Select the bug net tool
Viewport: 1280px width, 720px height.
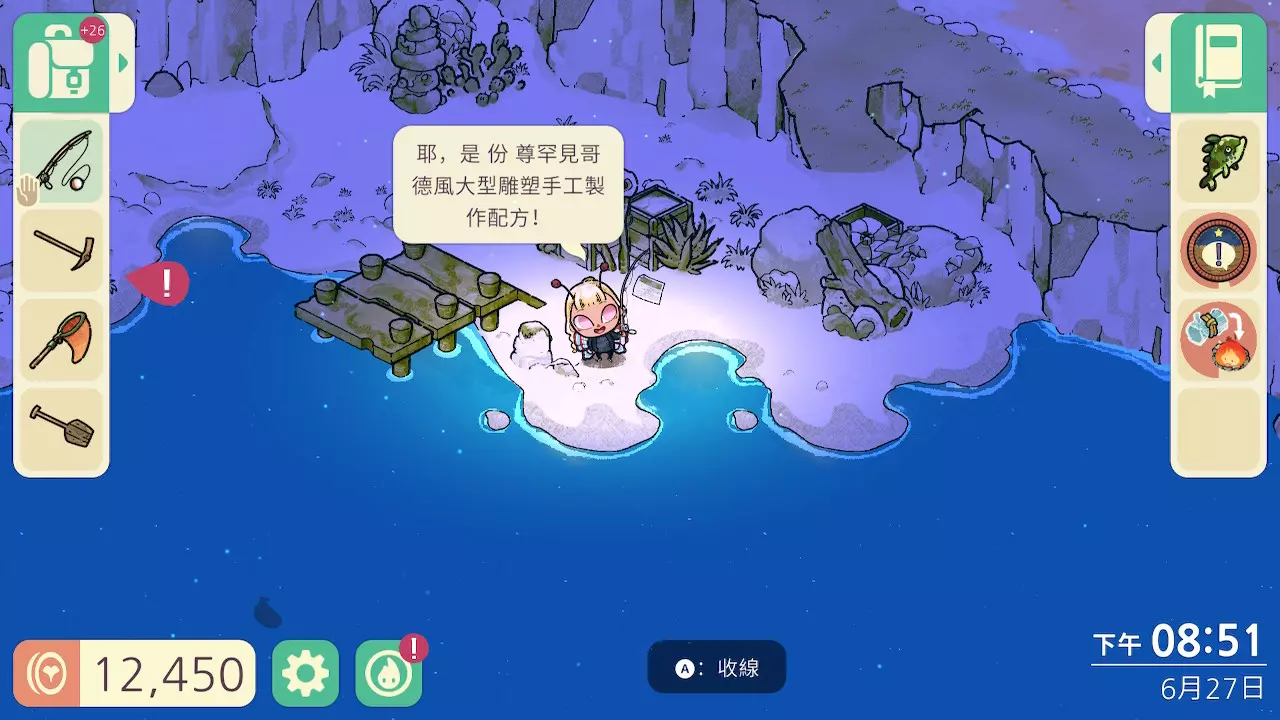coord(62,337)
